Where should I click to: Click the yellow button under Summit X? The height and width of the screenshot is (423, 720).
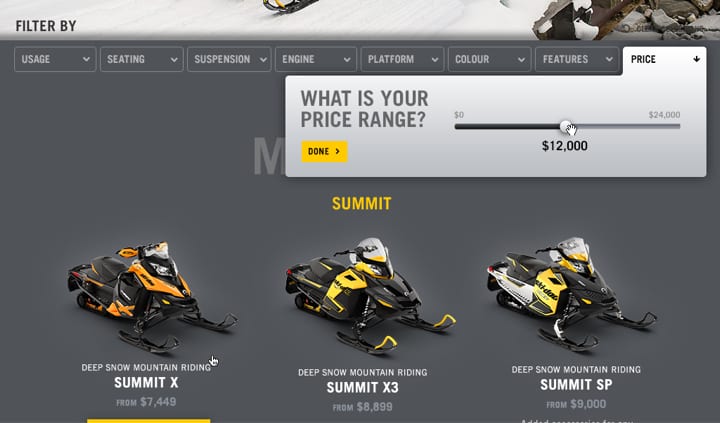click(x=148, y=420)
